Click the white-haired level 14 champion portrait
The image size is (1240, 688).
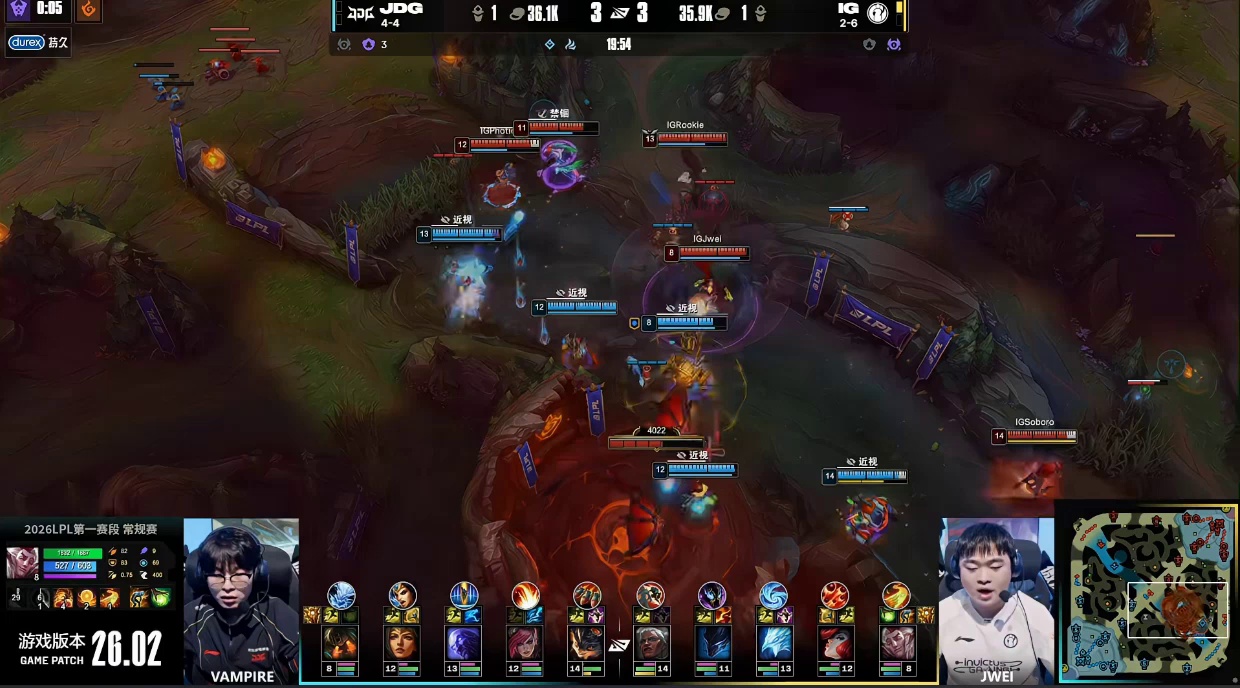(x=651, y=643)
